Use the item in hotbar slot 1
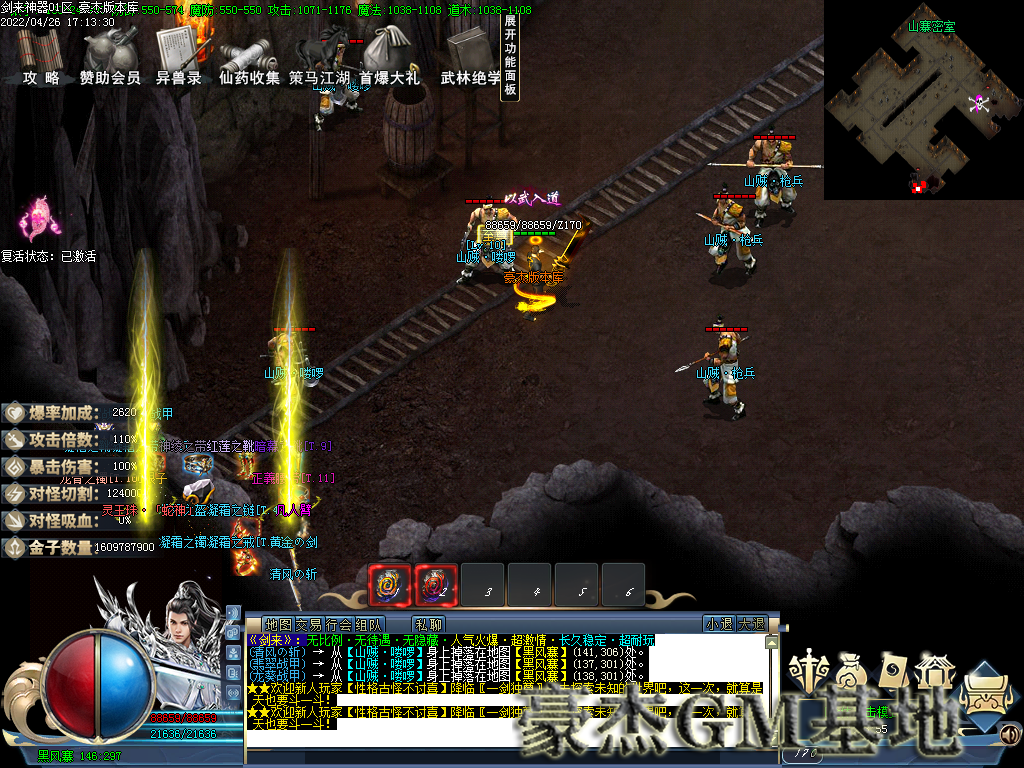The height and width of the screenshot is (768, 1024). coord(390,585)
